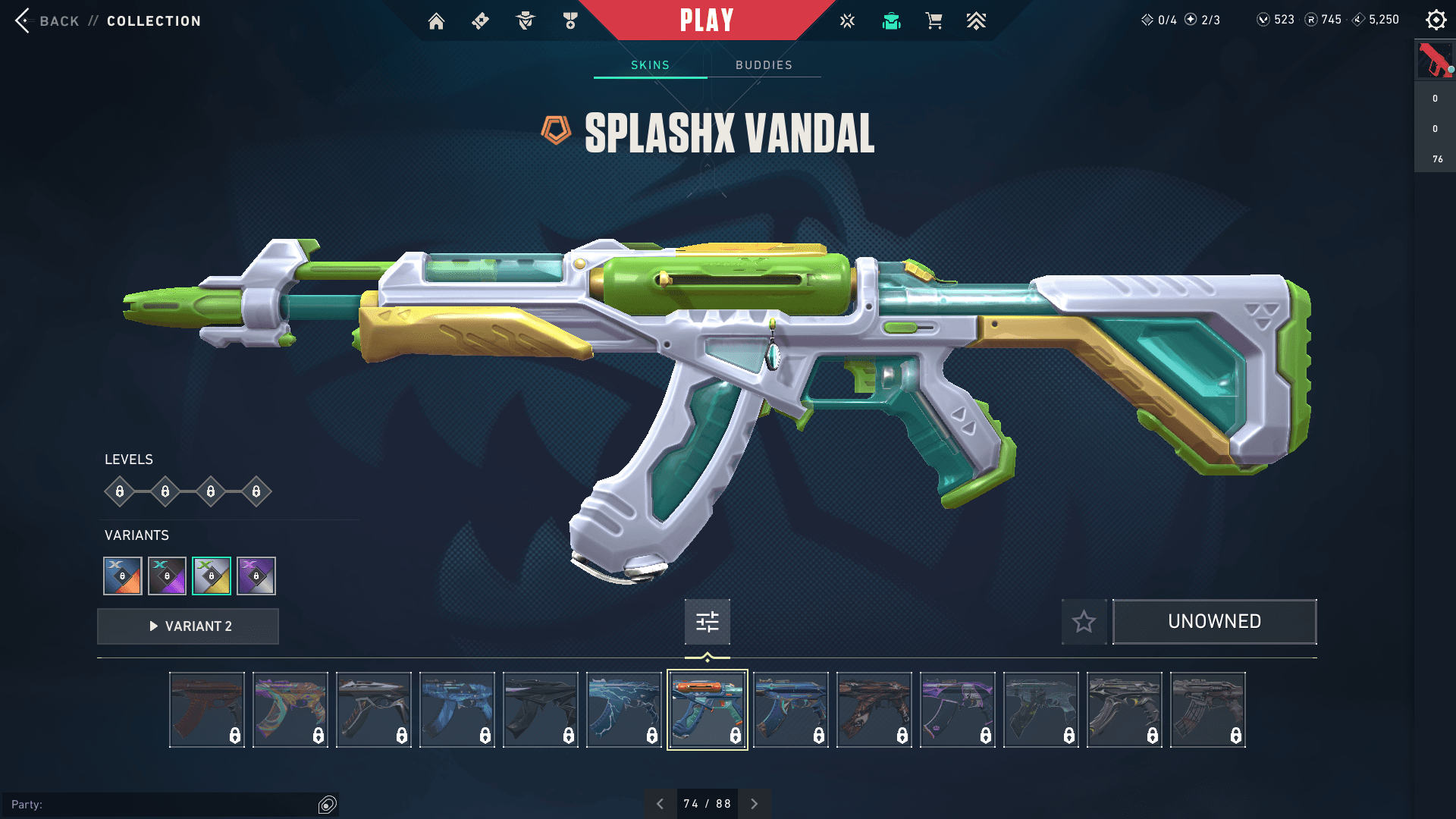This screenshot has width=1456, height=819.
Task: Open the Agents page via agent icon
Action: coord(526,20)
